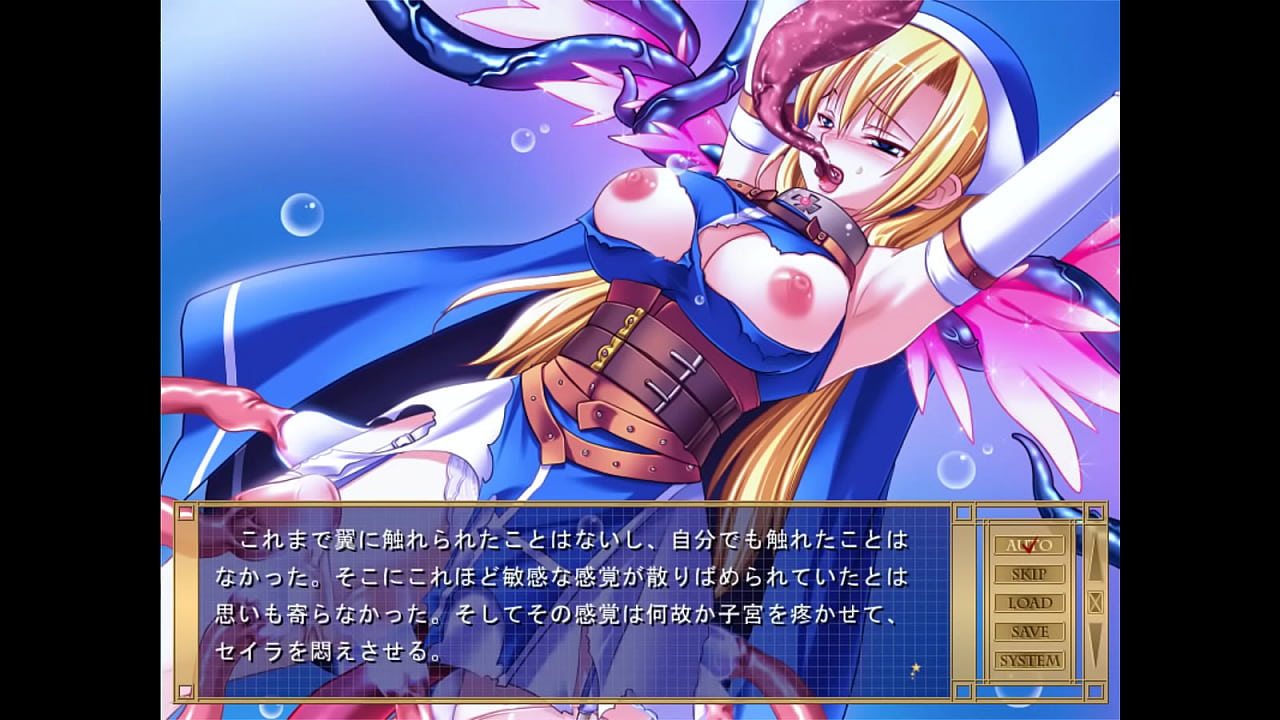This screenshot has width=1280, height=720.
Task: Toggle the AUTO text advance button
Action: click(1028, 545)
